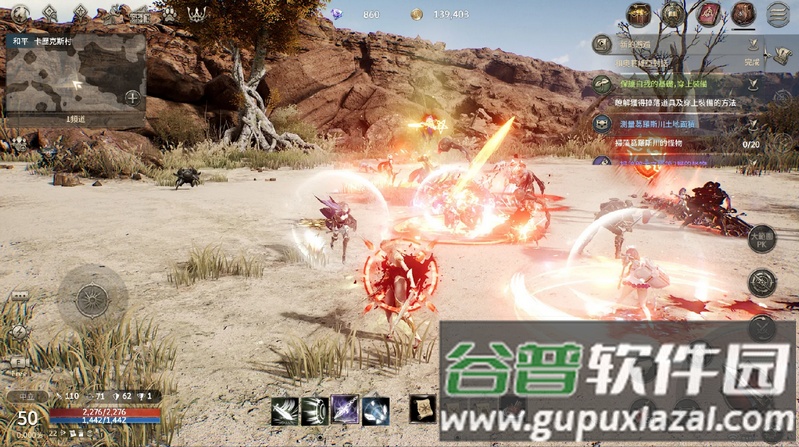Viewport: 799px width, 447px height.
Task: Open the diamond currency shop
Action: pos(338,14)
